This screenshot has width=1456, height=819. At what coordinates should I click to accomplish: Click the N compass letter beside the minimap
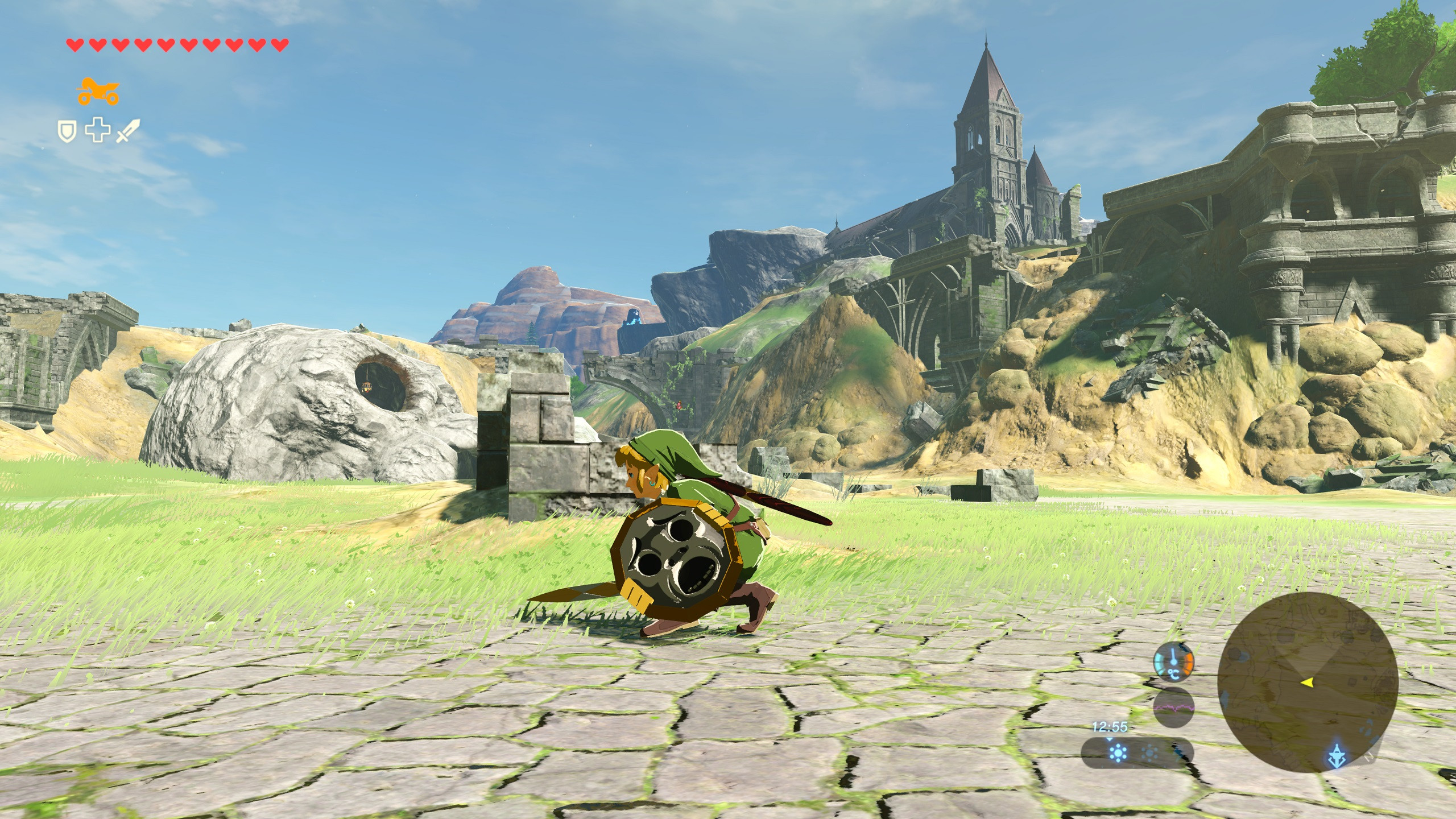1368,756
